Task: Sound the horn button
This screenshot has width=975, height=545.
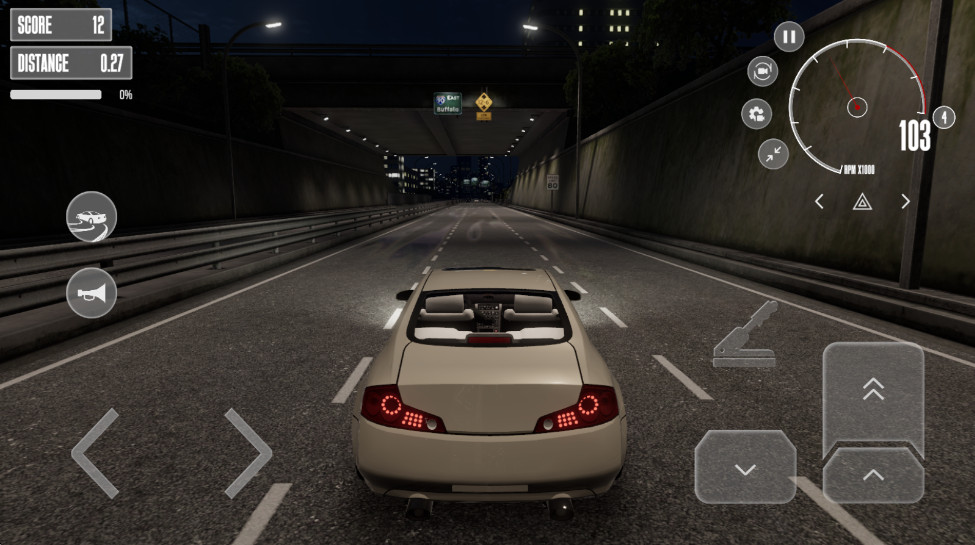Action: click(x=92, y=293)
